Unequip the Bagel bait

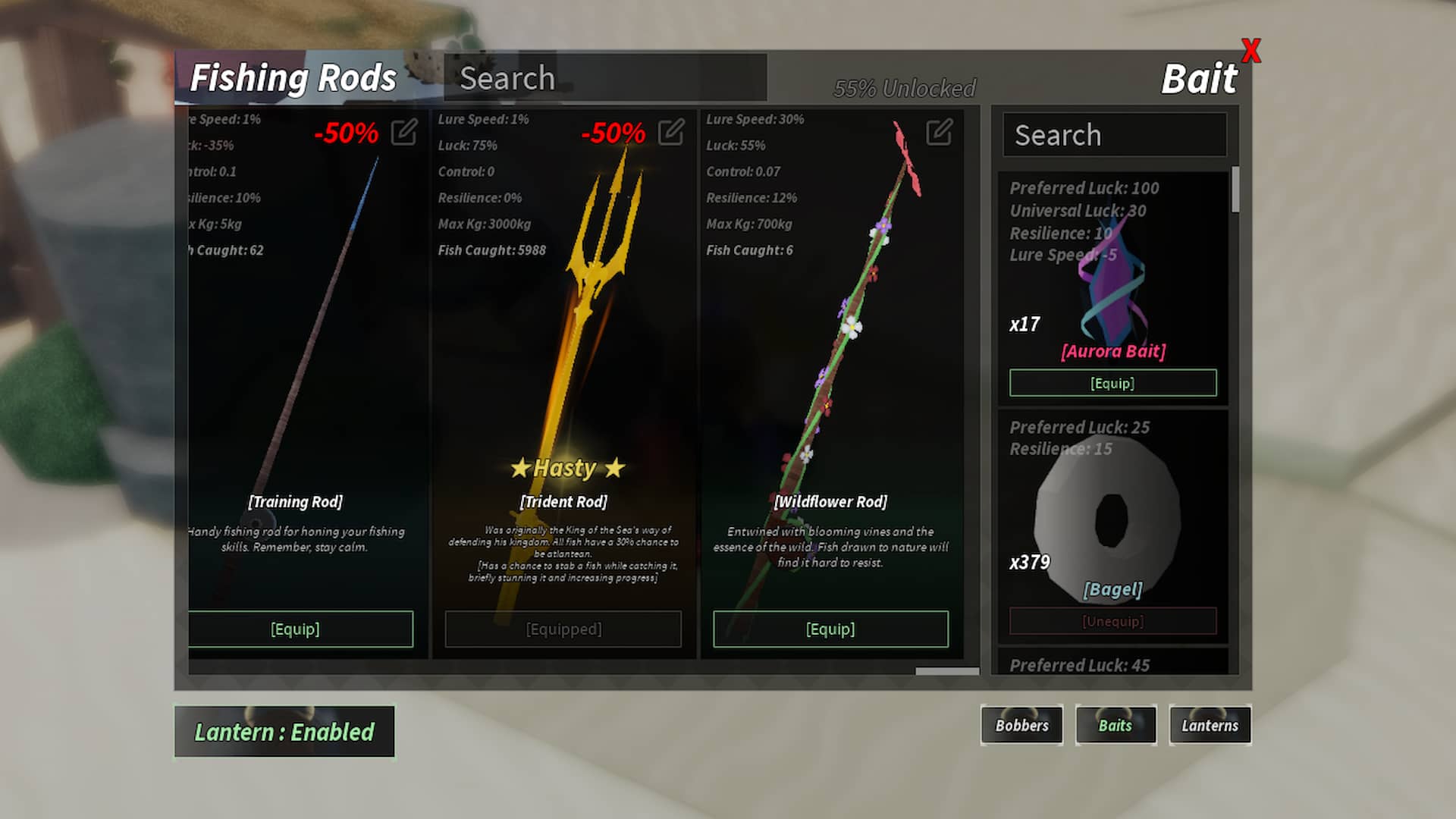tap(1112, 621)
